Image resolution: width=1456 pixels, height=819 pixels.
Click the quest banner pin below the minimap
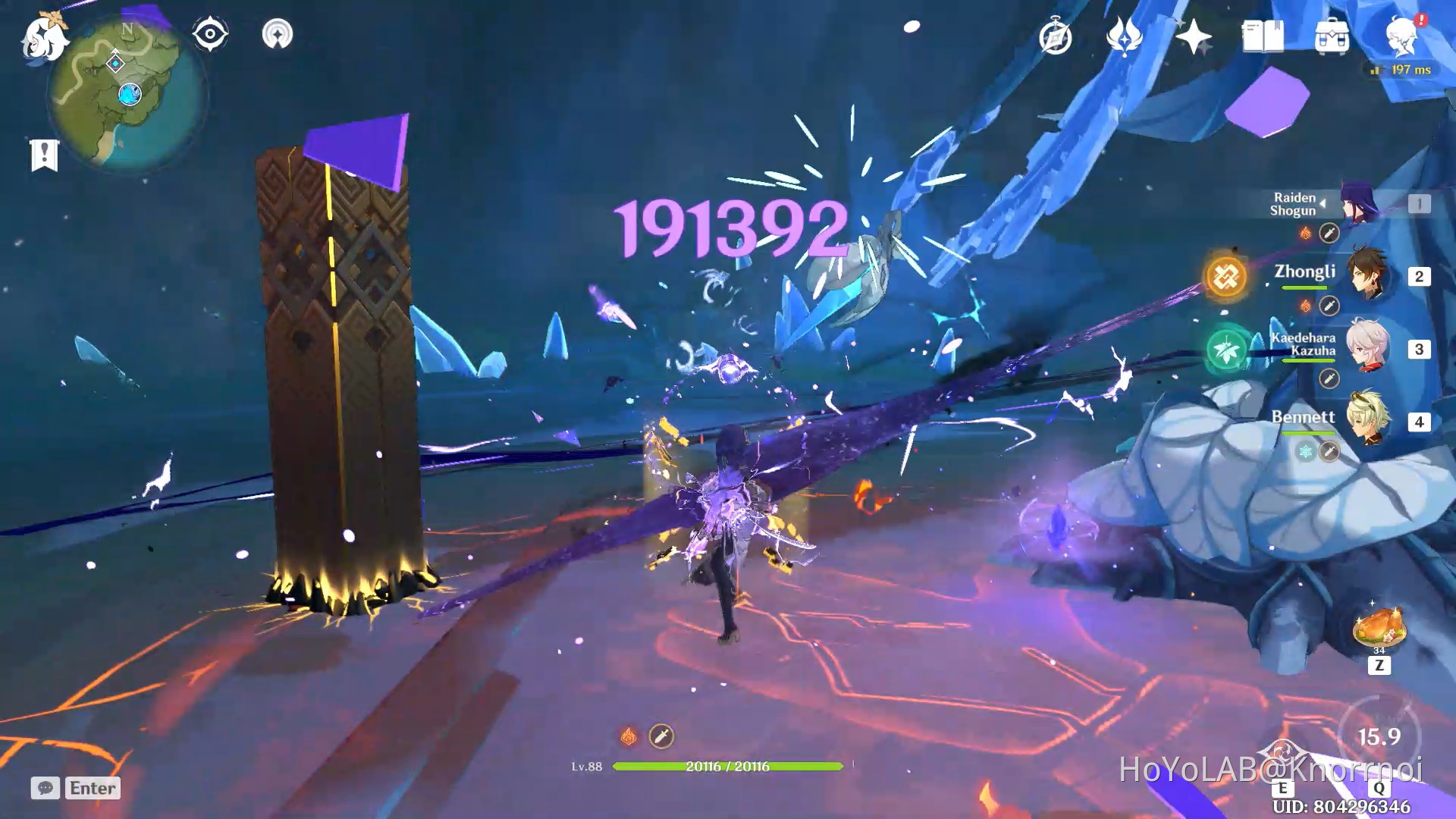tap(45, 154)
